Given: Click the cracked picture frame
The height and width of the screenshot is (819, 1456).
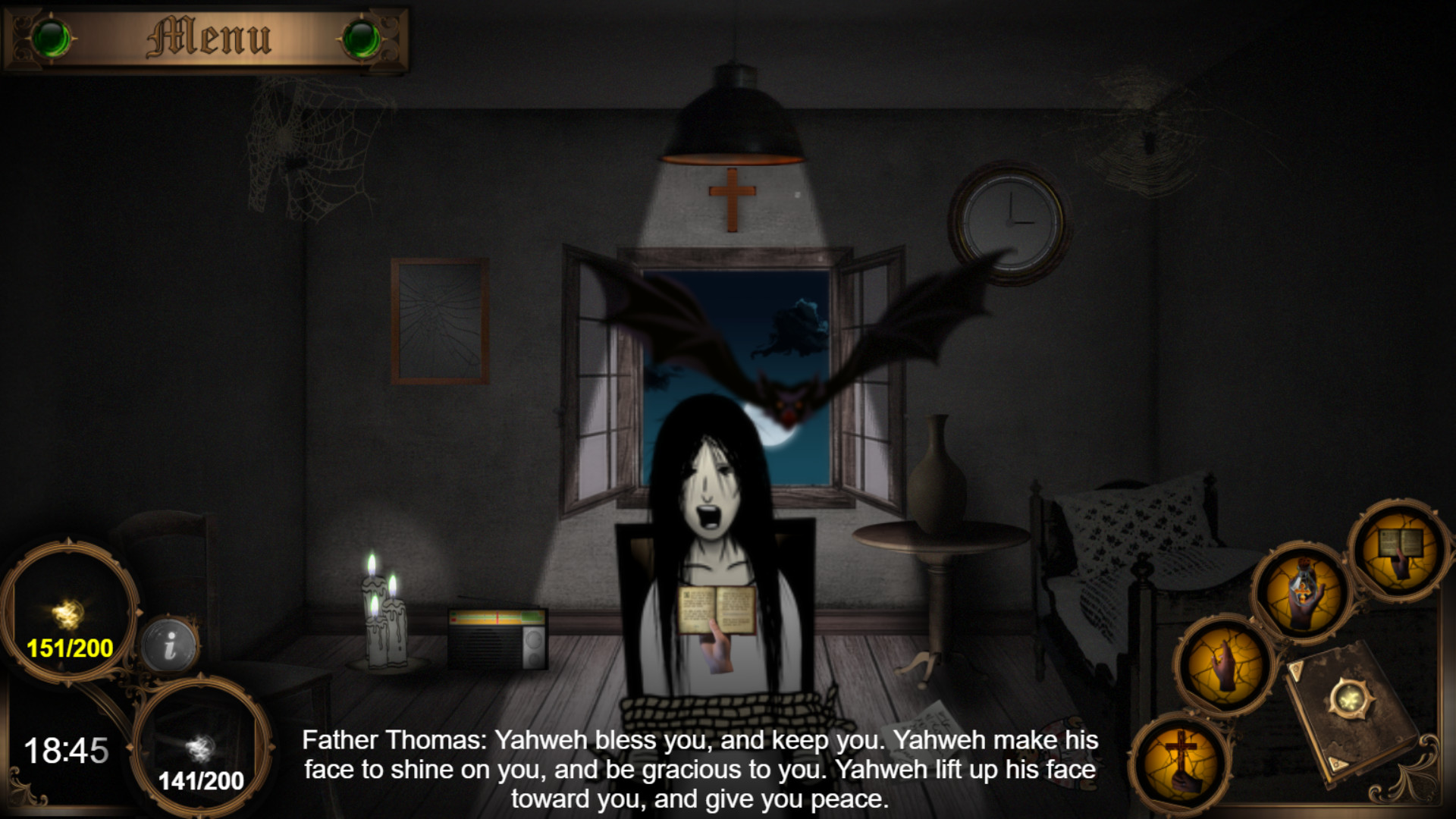Looking at the screenshot, I should (440, 318).
